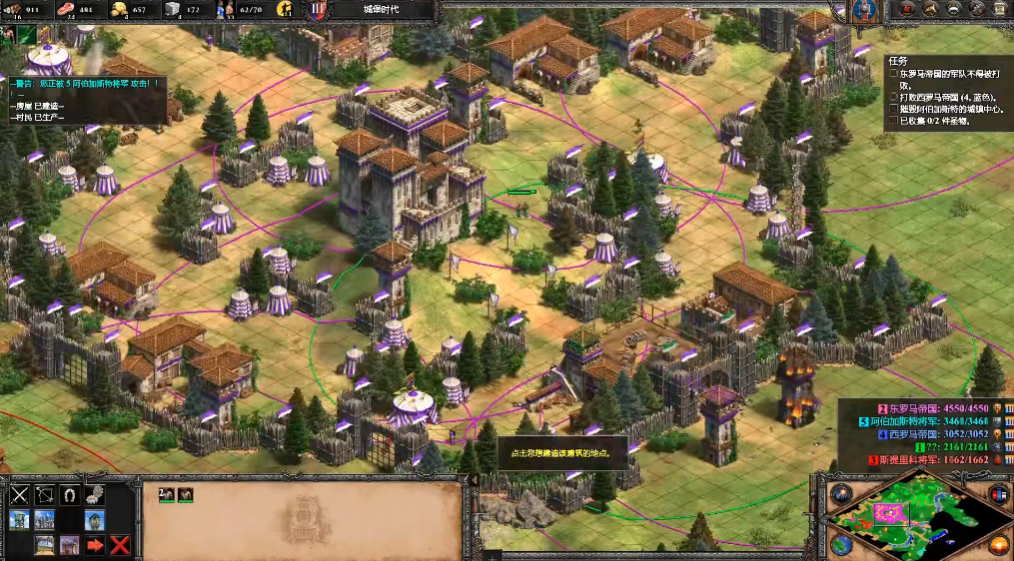Click the red arrow next-page button
The height and width of the screenshot is (561, 1014).
95,545
